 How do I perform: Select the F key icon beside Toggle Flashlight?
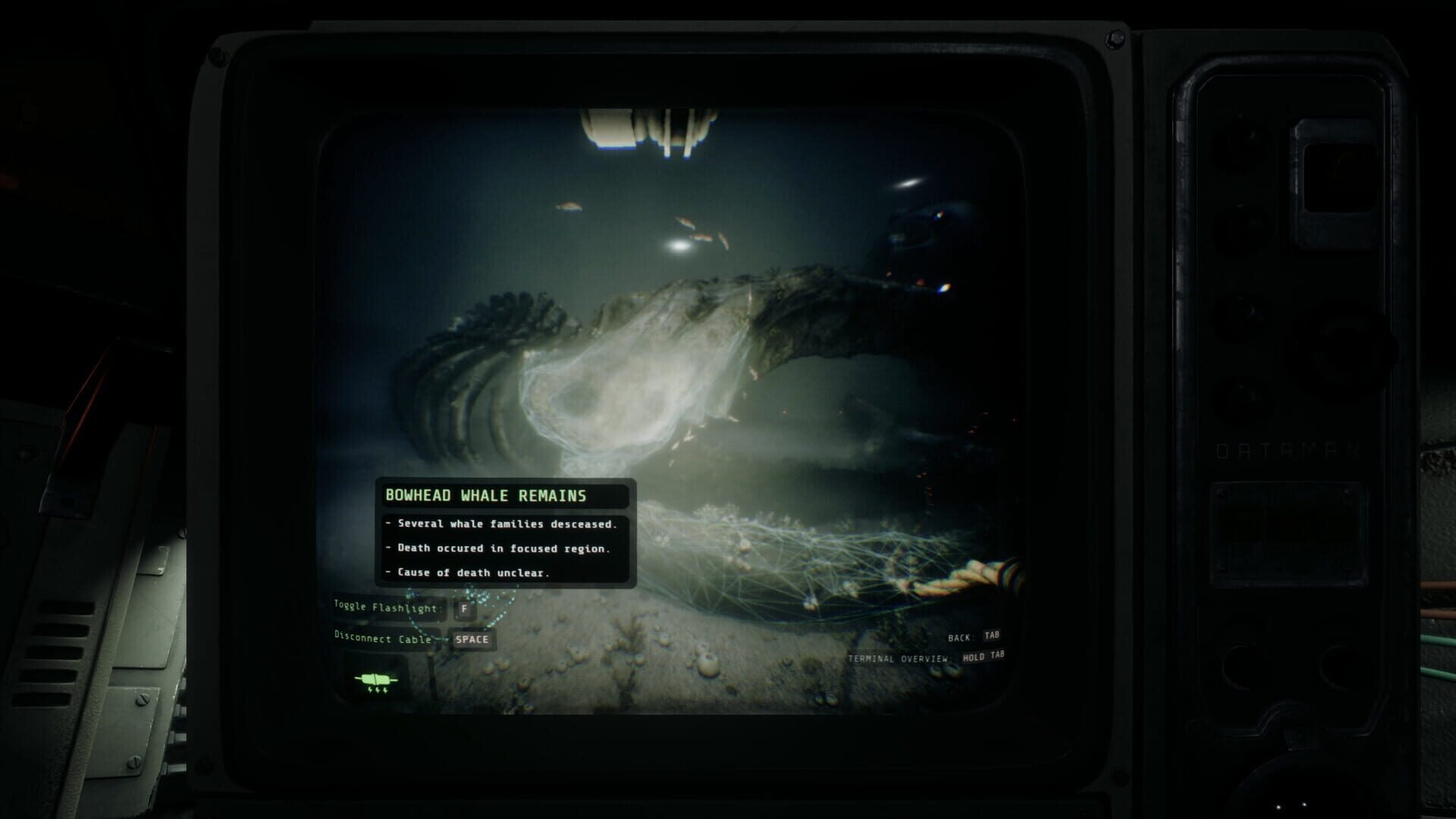click(466, 609)
